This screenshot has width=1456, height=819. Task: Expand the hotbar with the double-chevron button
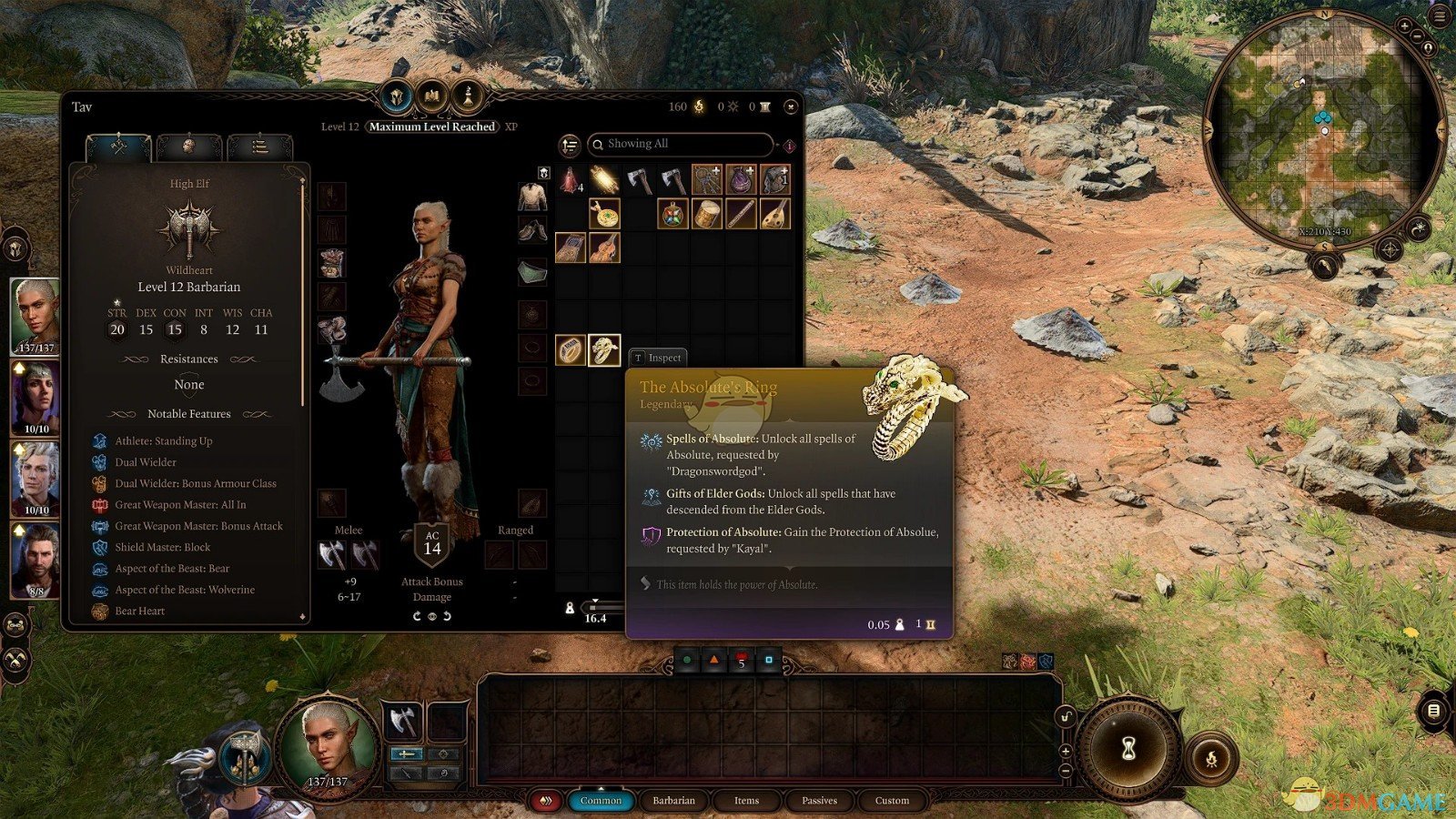click(x=545, y=800)
